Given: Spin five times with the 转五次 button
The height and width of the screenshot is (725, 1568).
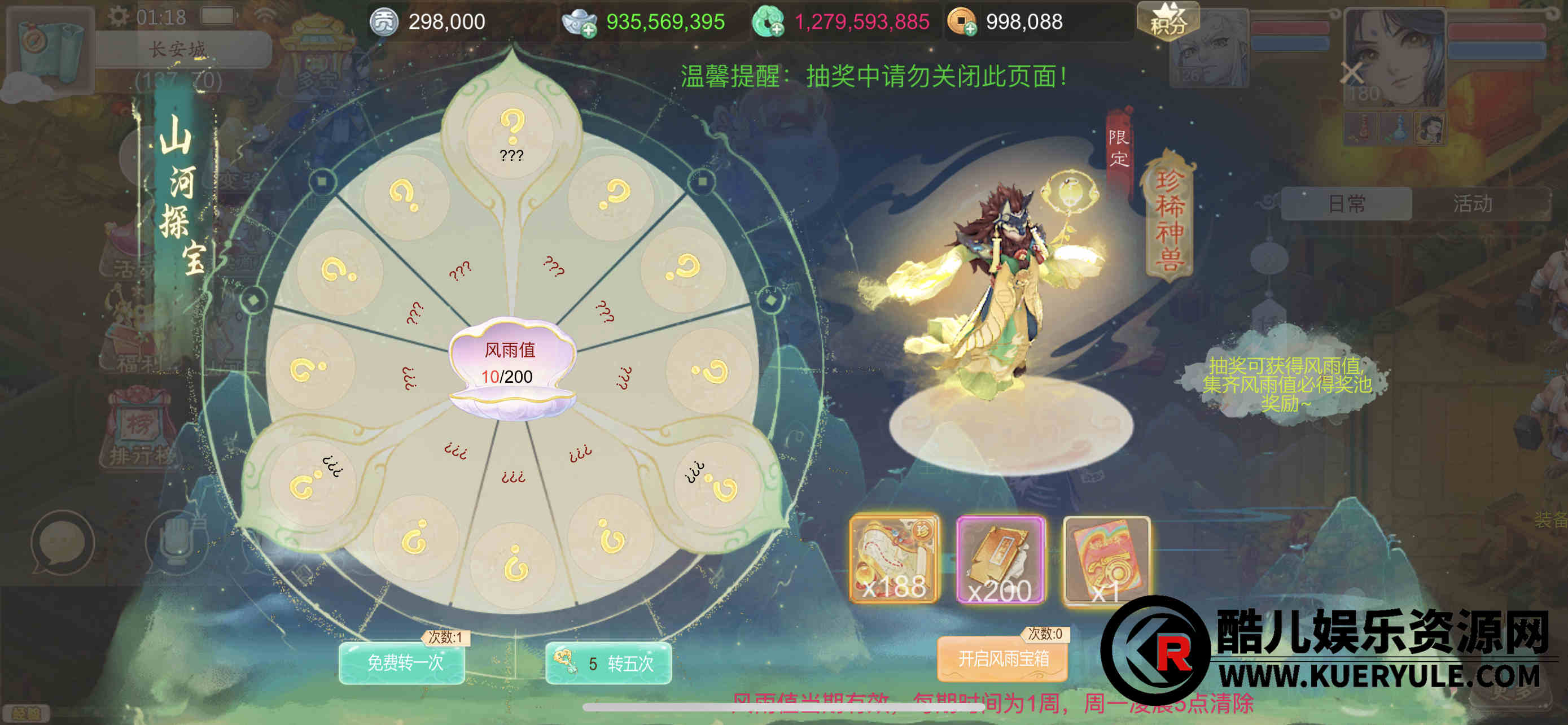Looking at the screenshot, I should click(x=608, y=662).
